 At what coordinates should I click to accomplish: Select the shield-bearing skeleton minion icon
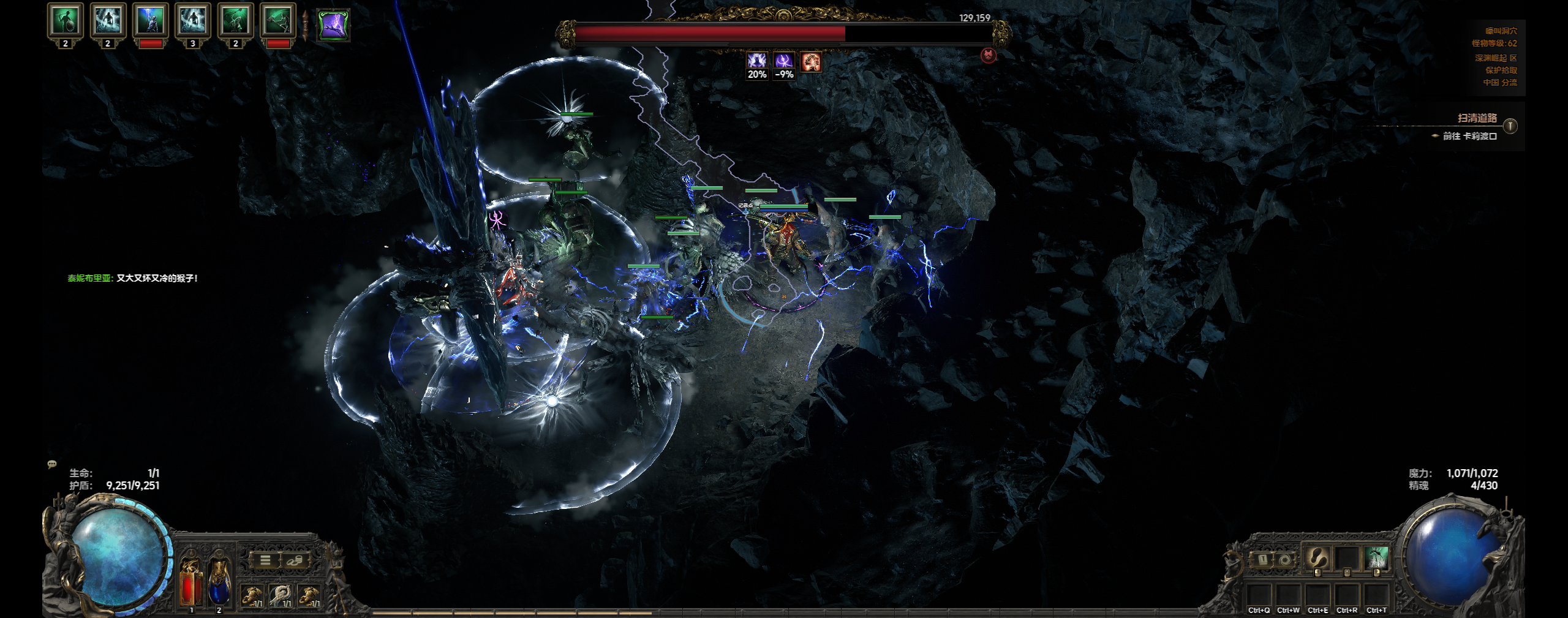(66, 20)
